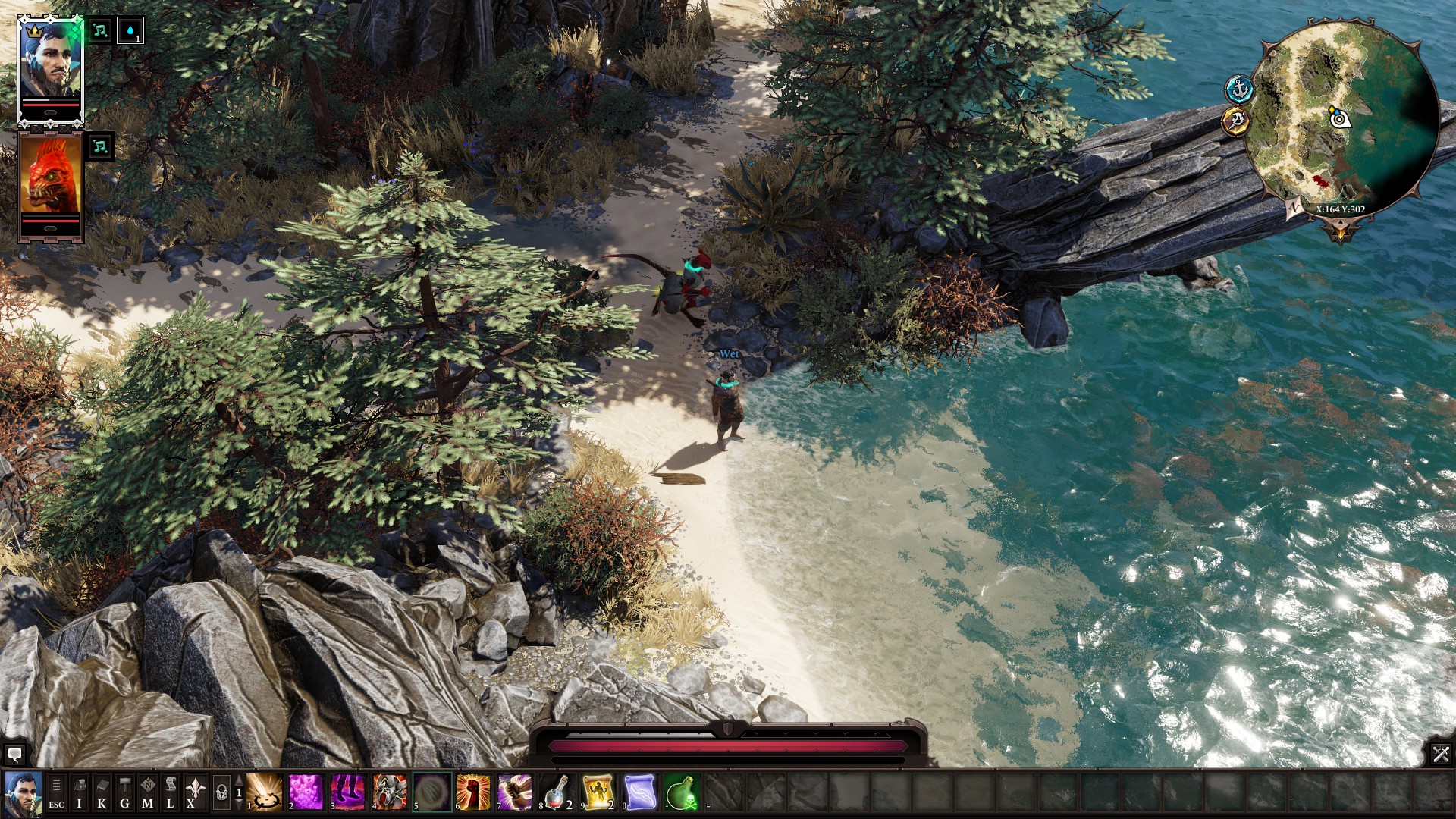Use the red fist skill
Image resolution: width=1456 pixels, height=819 pixels.
pos(473,792)
